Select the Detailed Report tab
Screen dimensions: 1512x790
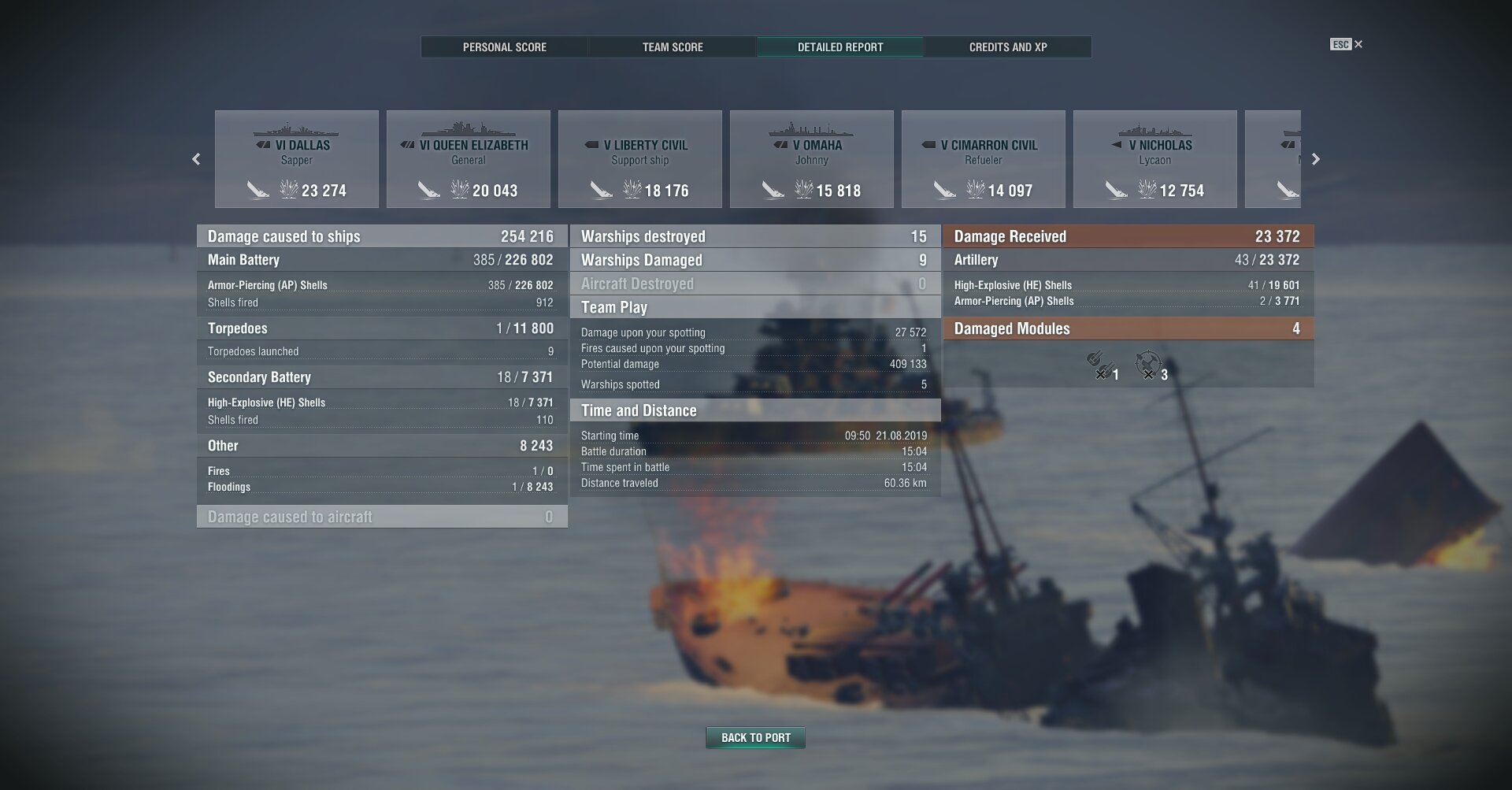[x=840, y=47]
